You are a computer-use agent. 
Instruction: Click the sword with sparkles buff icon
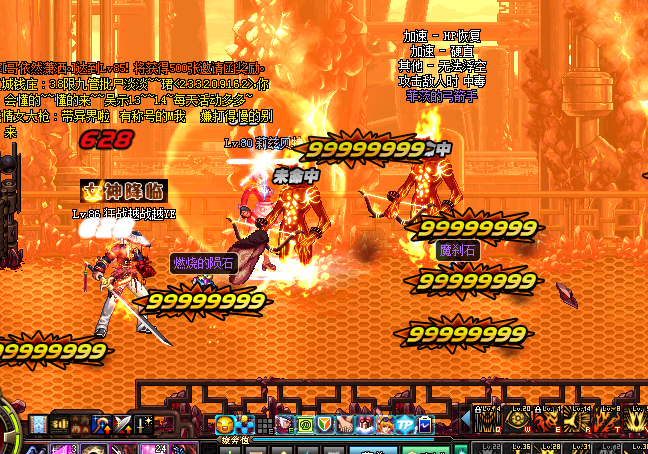[143, 424]
